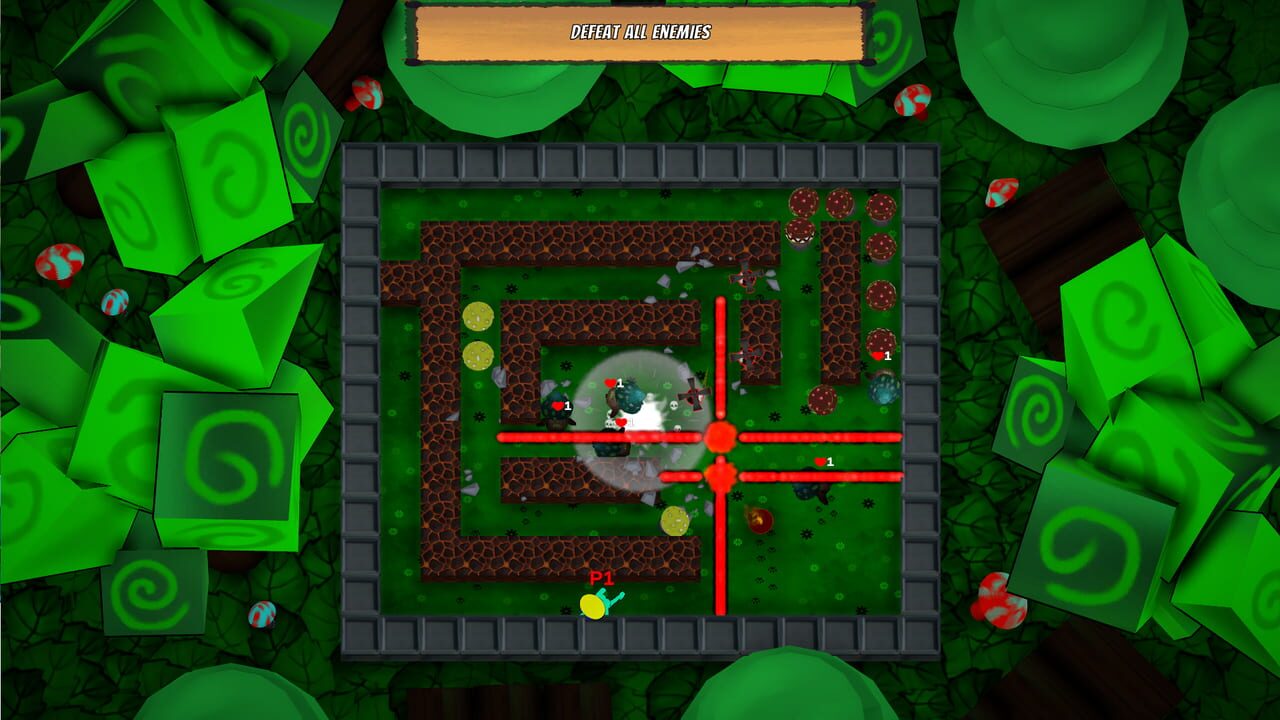This screenshot has width=1280, height=720.
Task: Click the center node of the red laser cross
Action: click(720, 436)
